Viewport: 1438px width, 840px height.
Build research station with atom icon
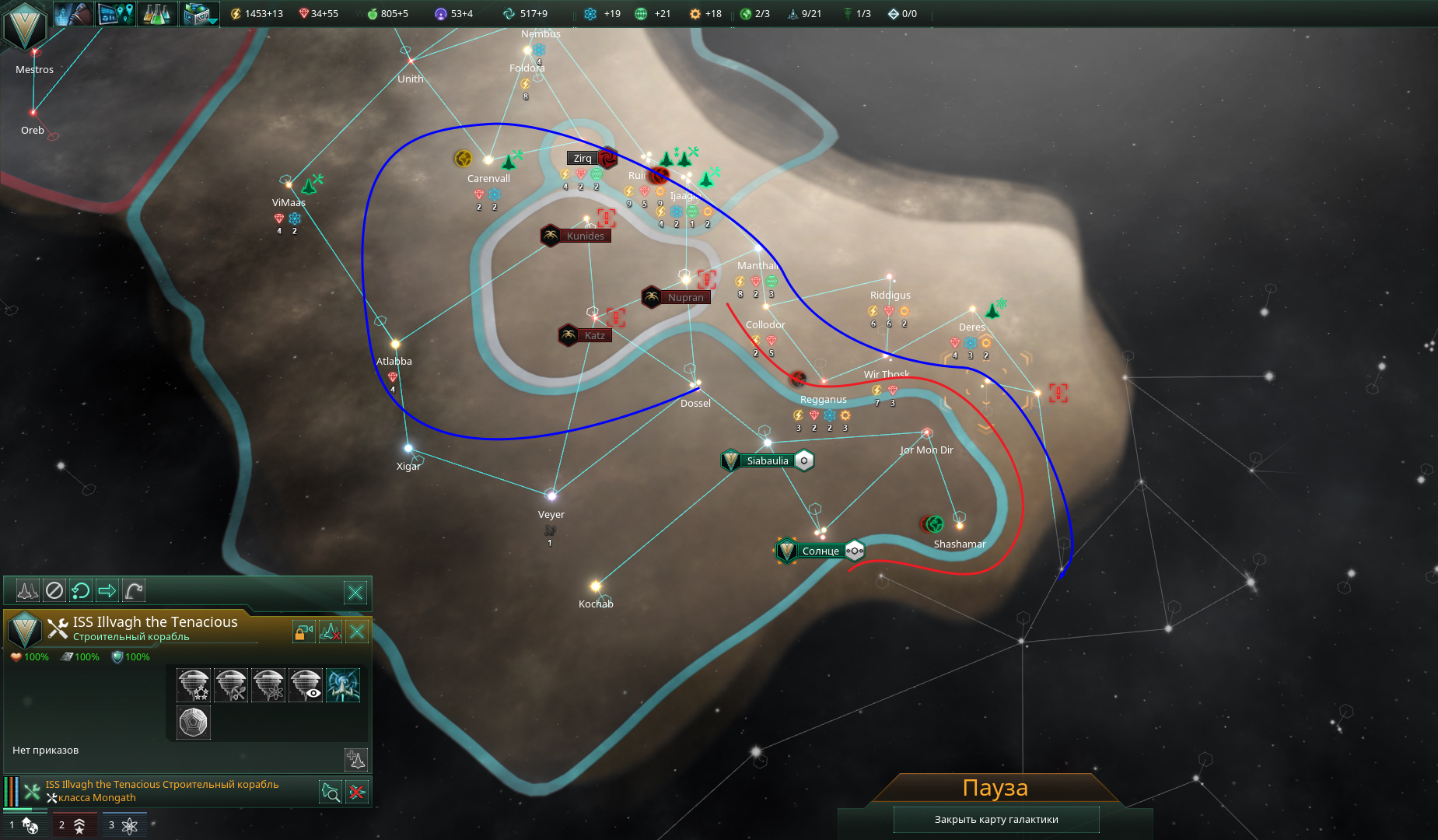pos(268,685)
